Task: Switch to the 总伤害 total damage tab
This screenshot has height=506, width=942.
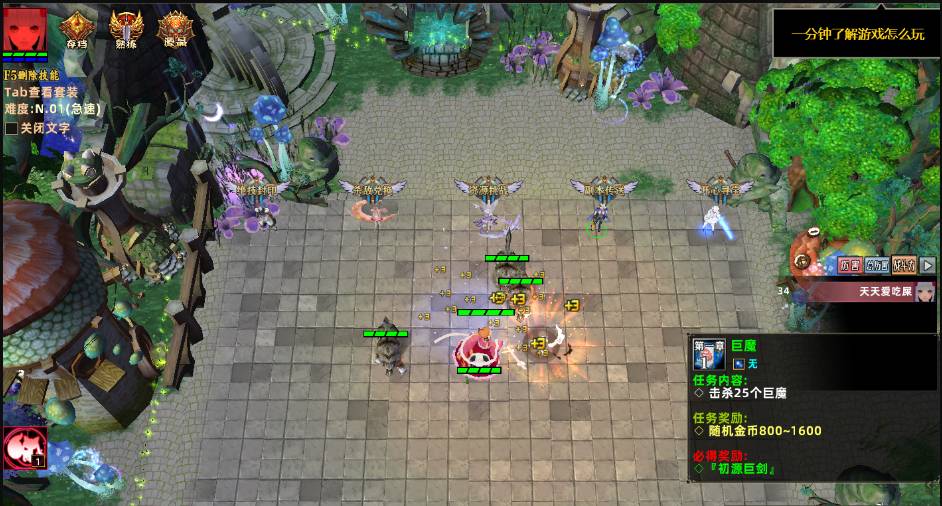Action: [x=877, y=265]
